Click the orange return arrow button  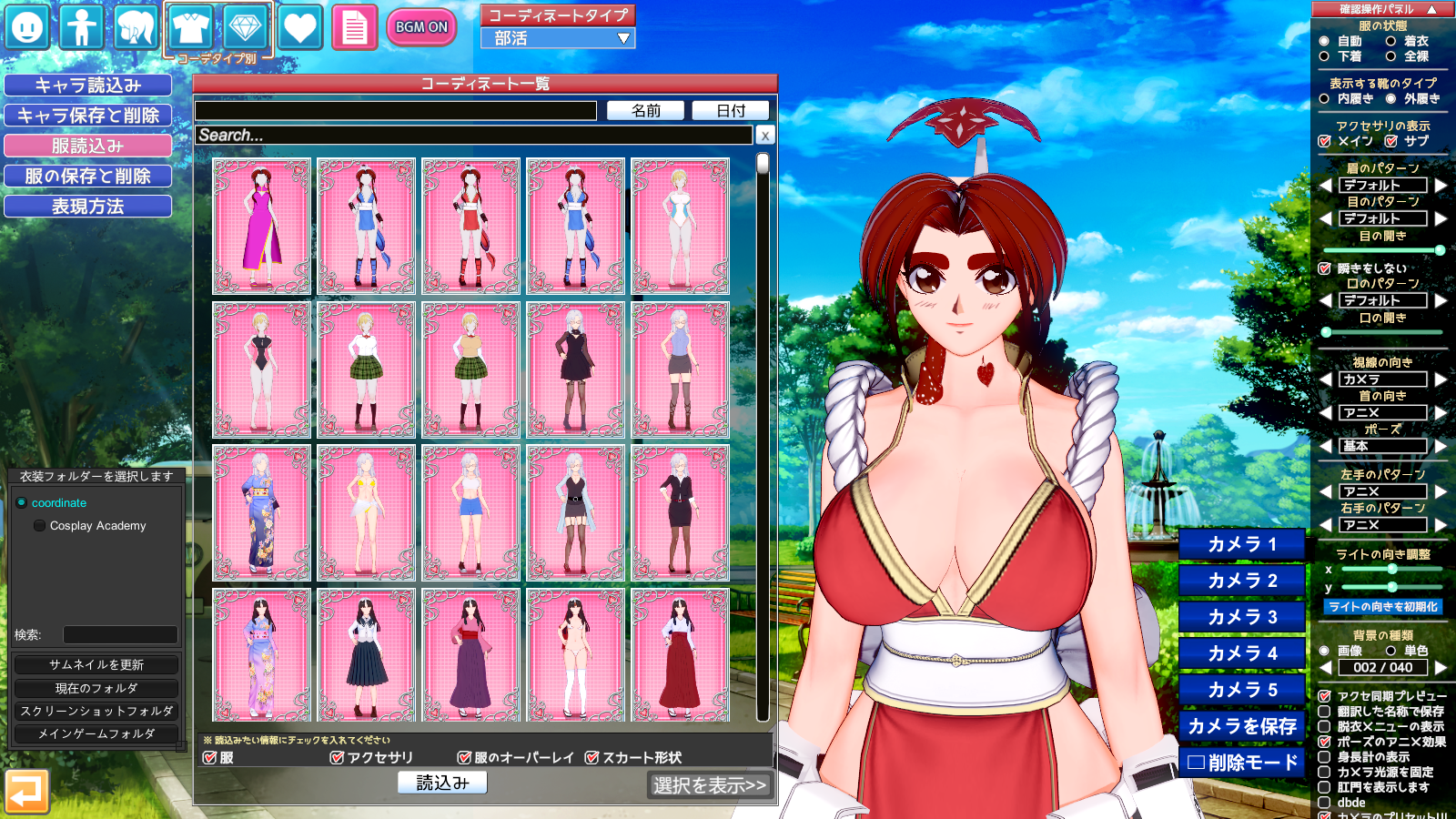26,791
